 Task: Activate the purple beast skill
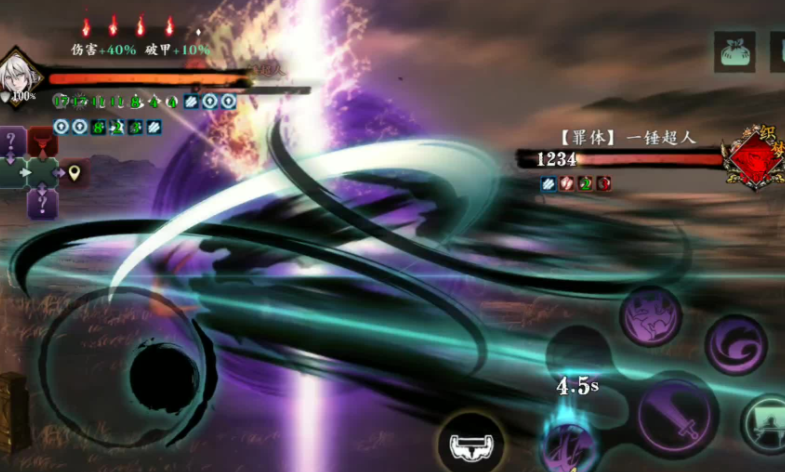[x=650, y=316]
